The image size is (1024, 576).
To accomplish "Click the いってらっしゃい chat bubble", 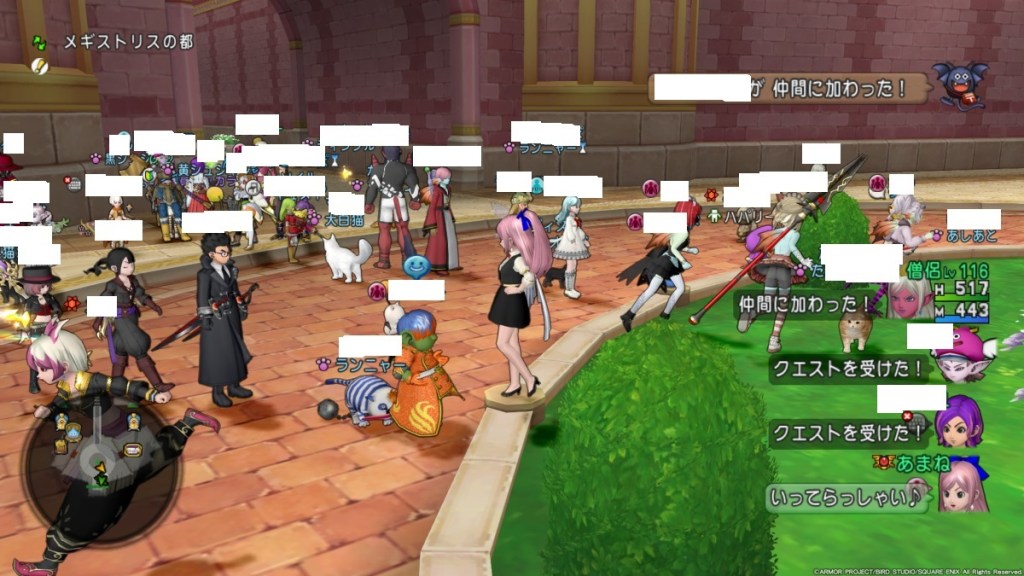I will tap(847, 497).
